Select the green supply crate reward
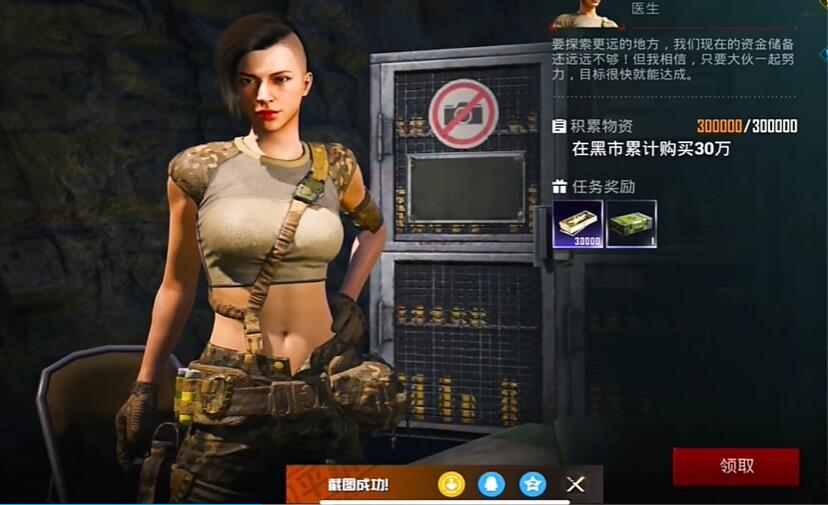The width and height of the screenshot is (828, 505). [631, 224]
